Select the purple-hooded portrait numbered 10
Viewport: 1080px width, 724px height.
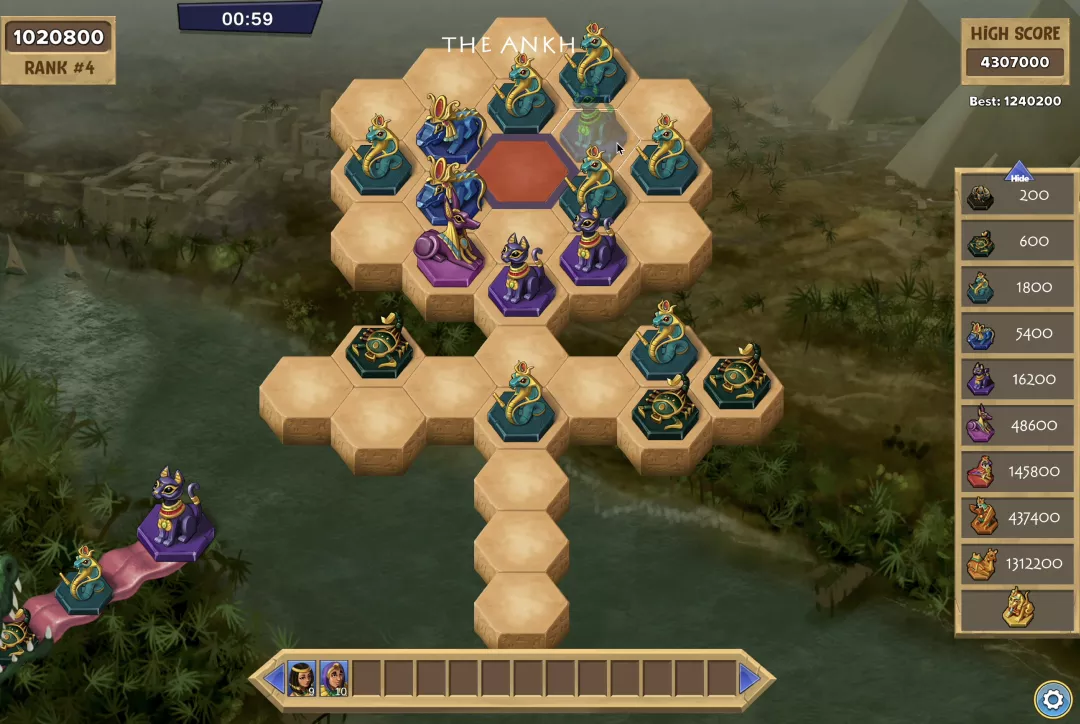(334, 678)
